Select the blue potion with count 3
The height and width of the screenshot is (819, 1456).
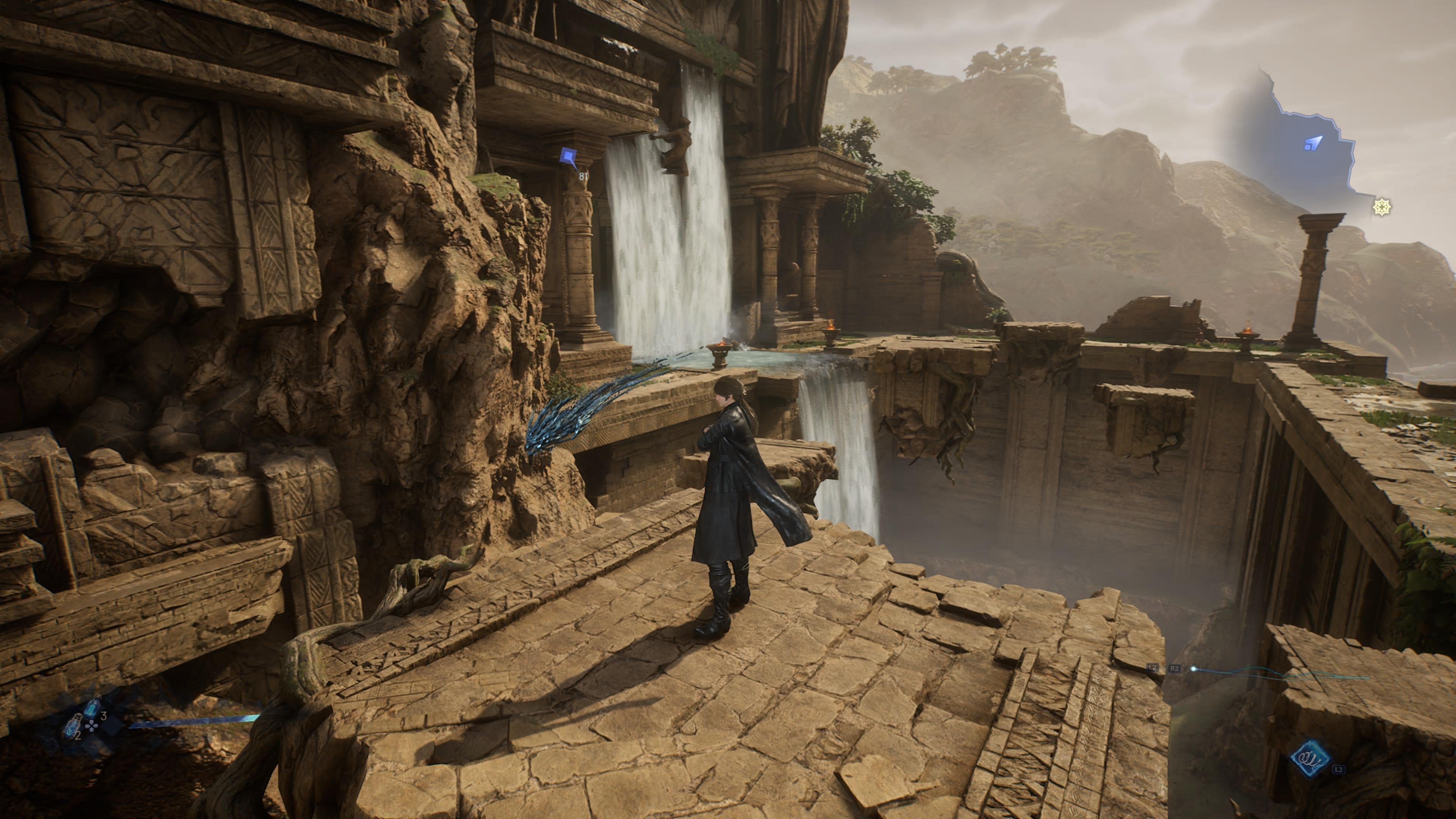92,706
